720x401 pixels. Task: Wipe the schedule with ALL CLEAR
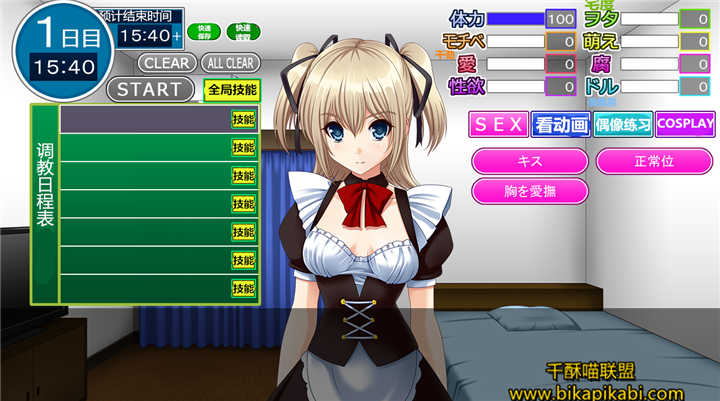[x=230, y=62]
